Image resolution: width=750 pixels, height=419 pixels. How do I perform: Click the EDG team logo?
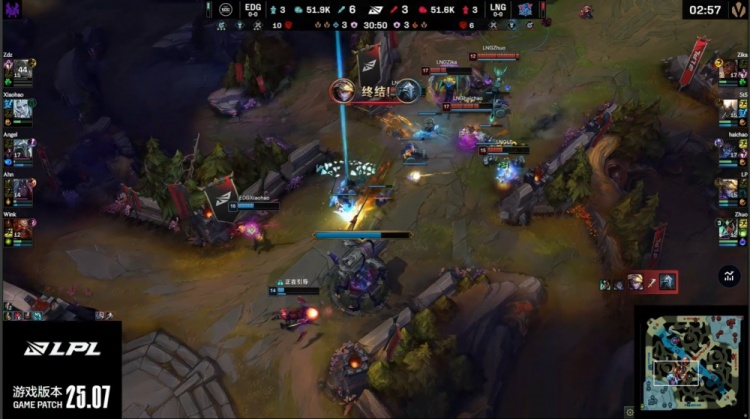pyautogui.click(x=227, y=10)
